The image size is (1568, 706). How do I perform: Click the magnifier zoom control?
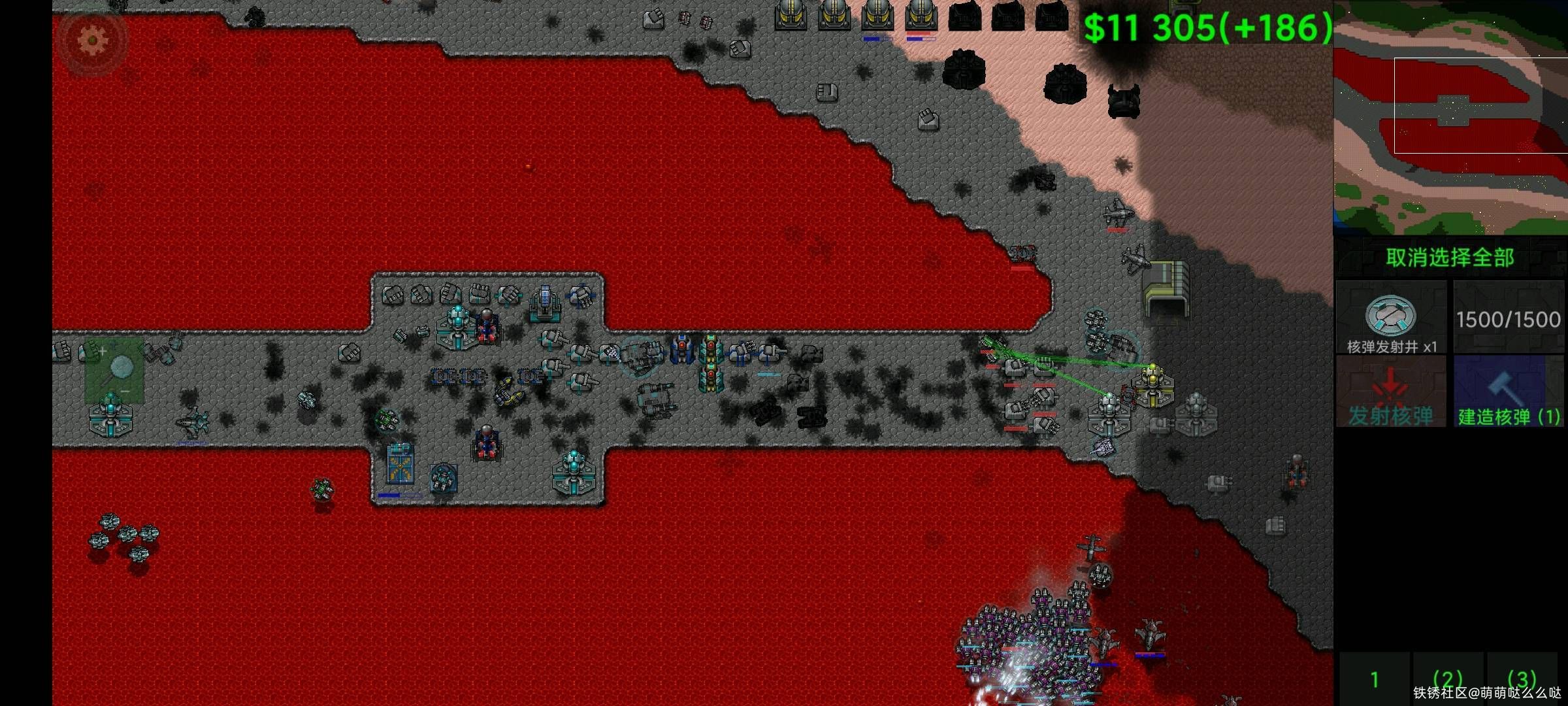[115, 371]
